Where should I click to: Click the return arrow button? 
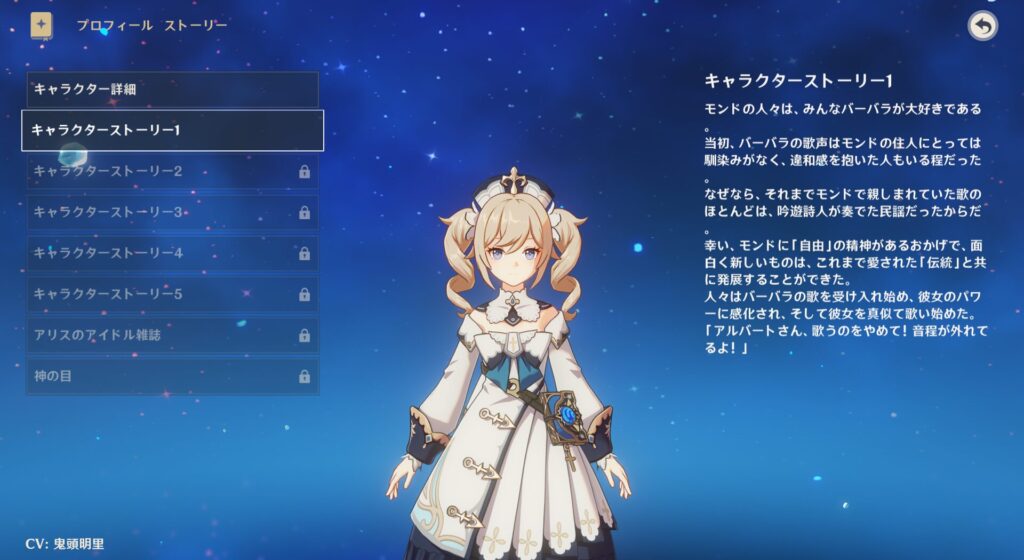coord(983,26)
